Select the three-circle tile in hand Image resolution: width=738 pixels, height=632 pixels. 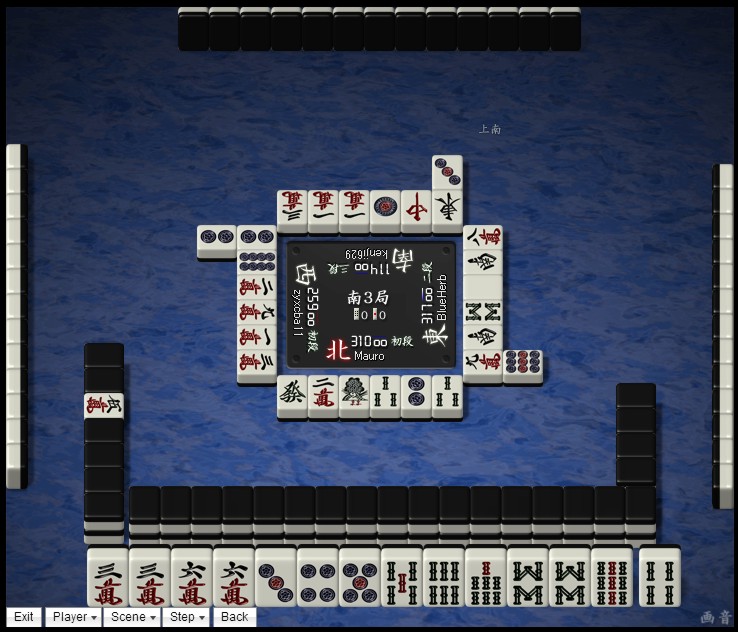(x=275, y=578)
